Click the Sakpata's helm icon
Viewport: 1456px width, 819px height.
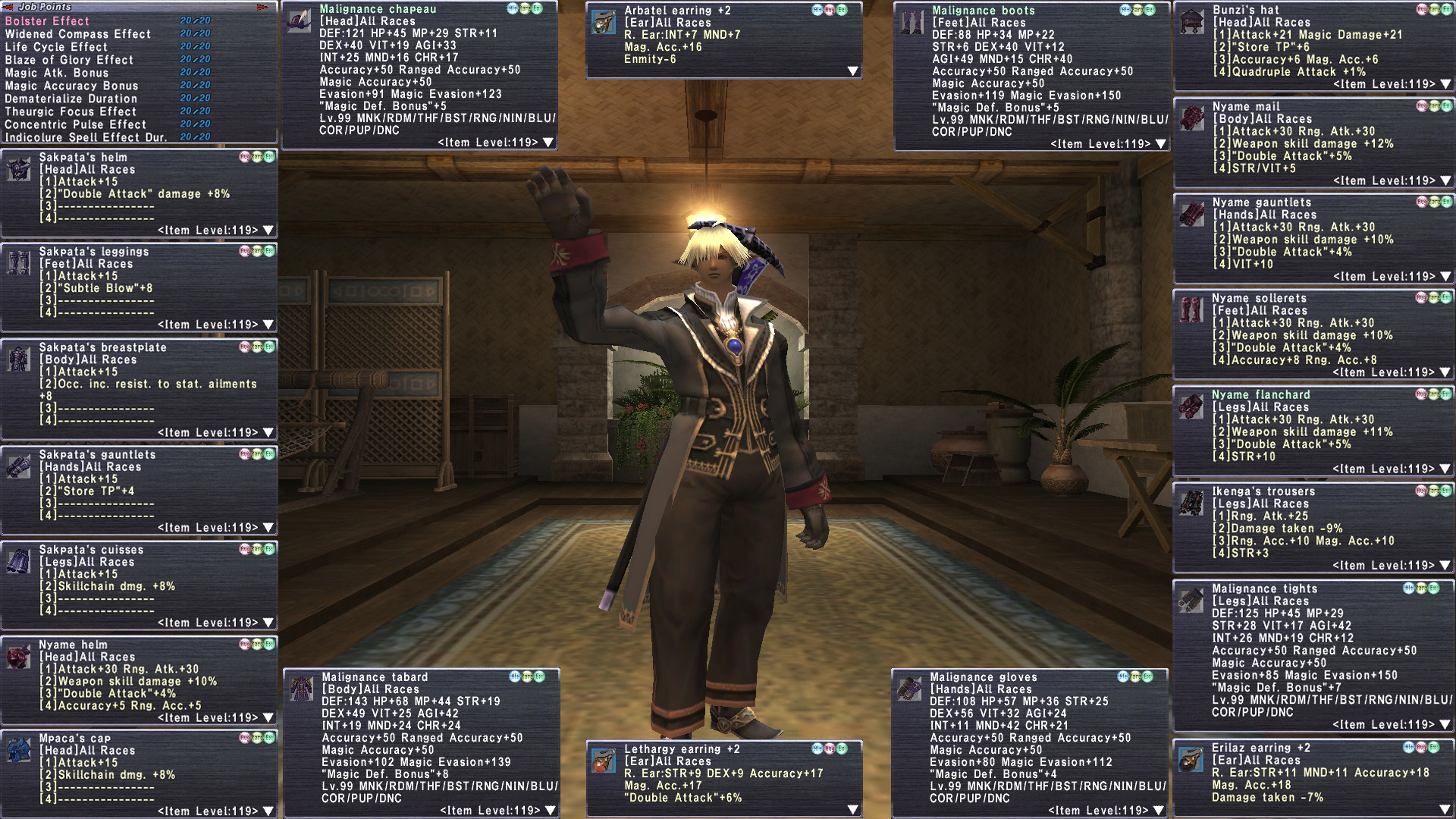19,169
